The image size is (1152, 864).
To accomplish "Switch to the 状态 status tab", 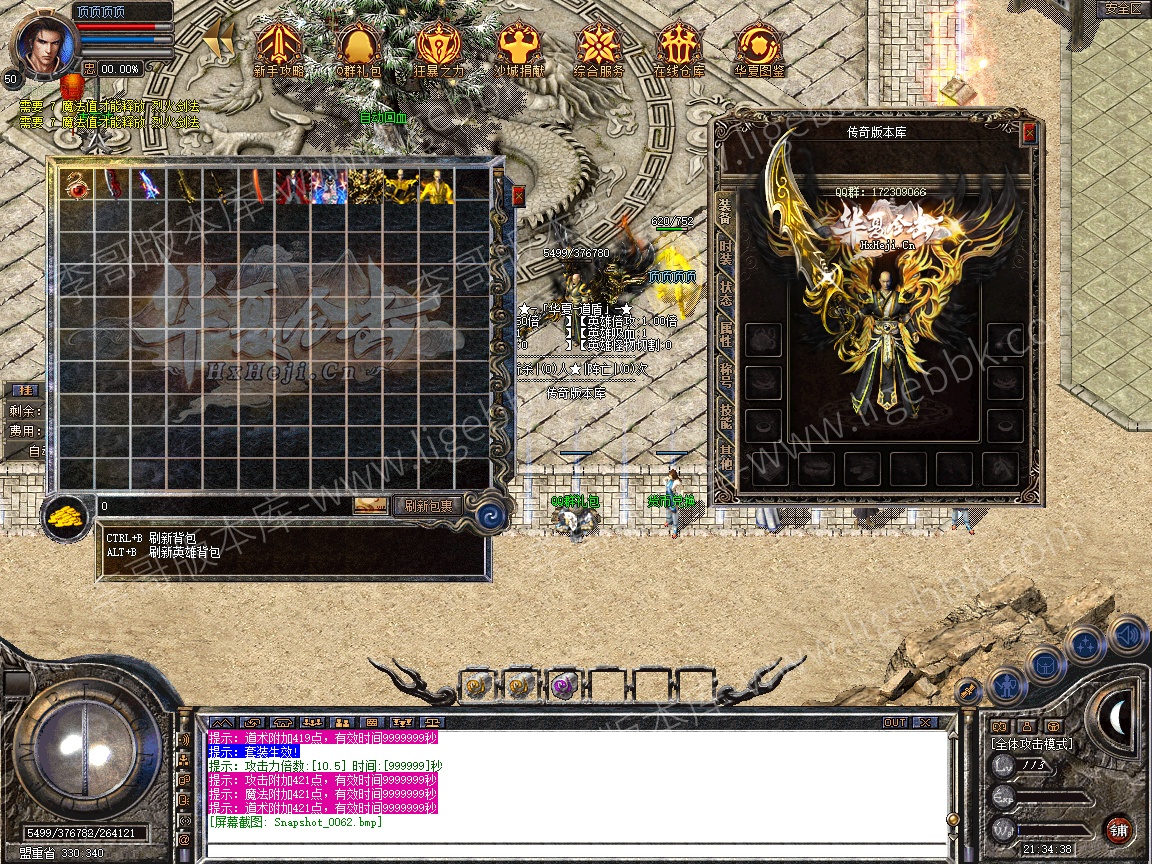I will pos(725,295).
